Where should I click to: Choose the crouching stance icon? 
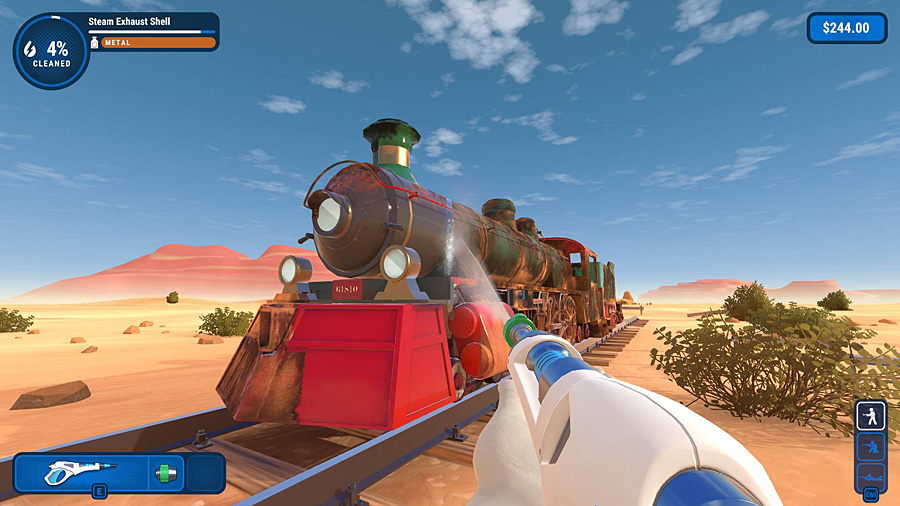(x=869, y=446)
